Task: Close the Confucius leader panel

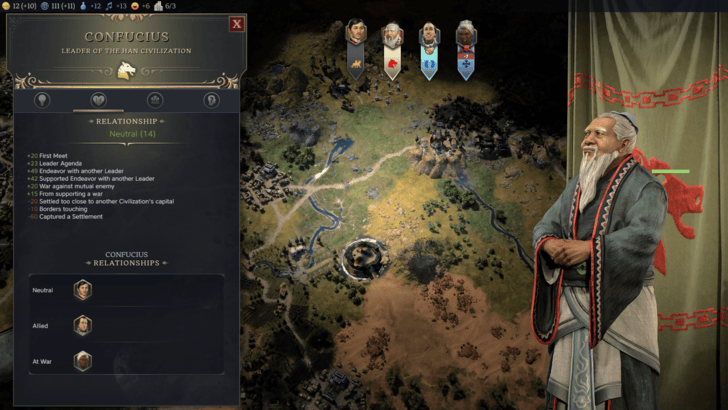Action: pyautogui.click(x=237, y=24)
